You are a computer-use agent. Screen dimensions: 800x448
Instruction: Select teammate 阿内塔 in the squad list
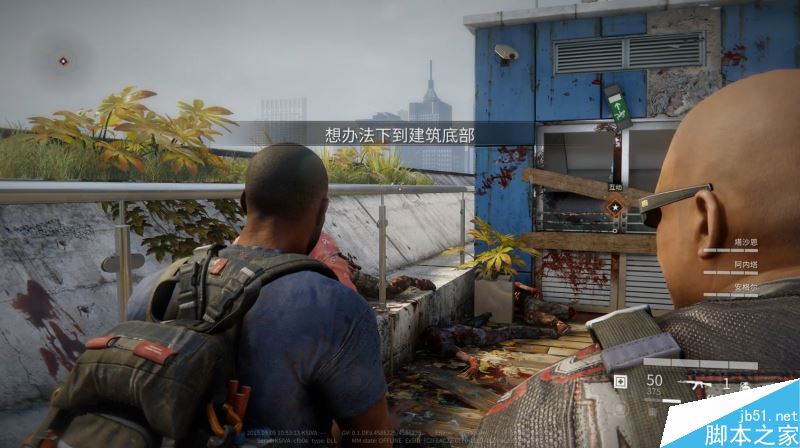coord(744,263)
